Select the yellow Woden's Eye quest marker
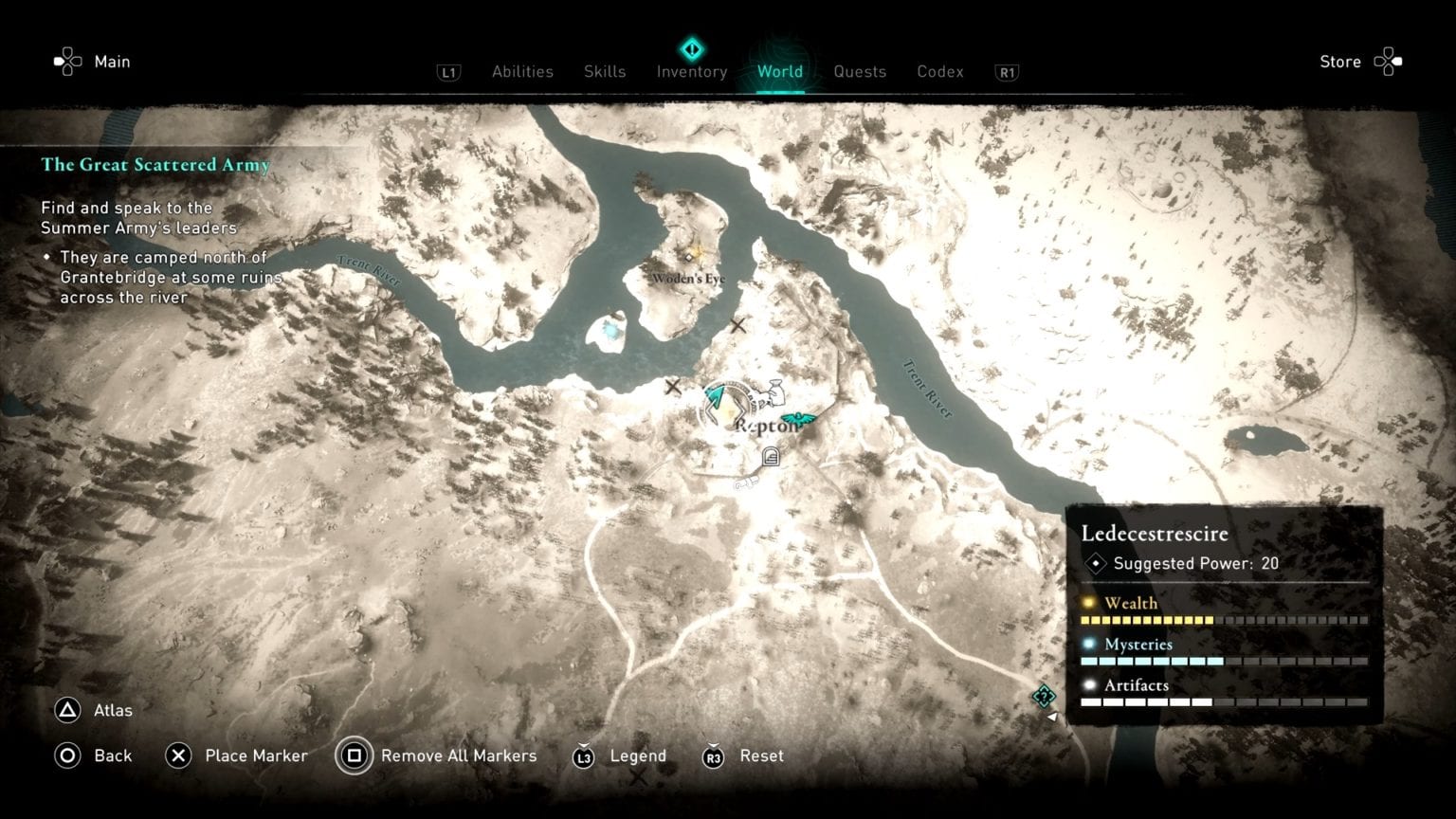The image size is (1456, 819). tap(689, 257)
